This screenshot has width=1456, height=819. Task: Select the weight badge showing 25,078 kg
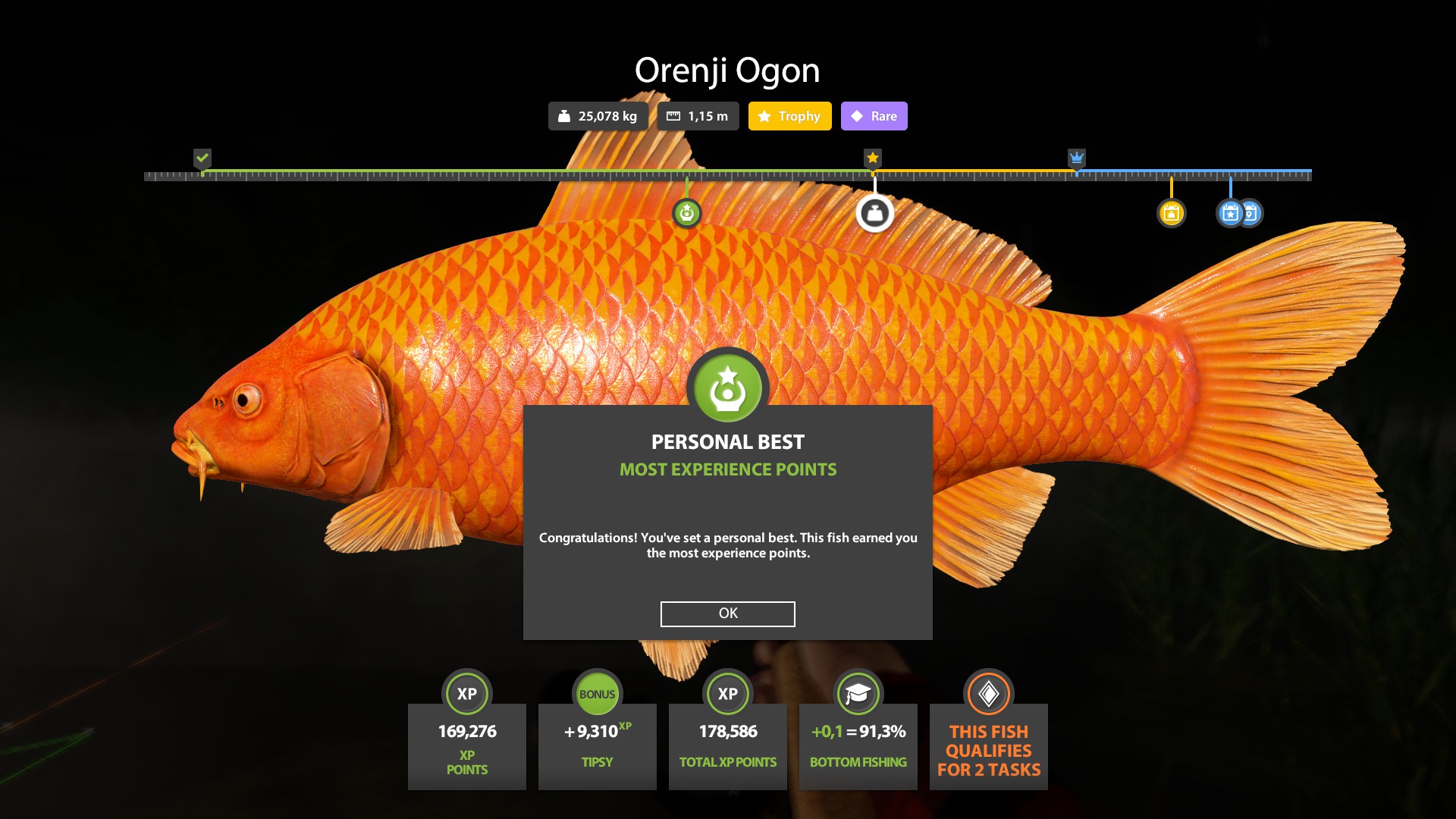coord(598,116)
